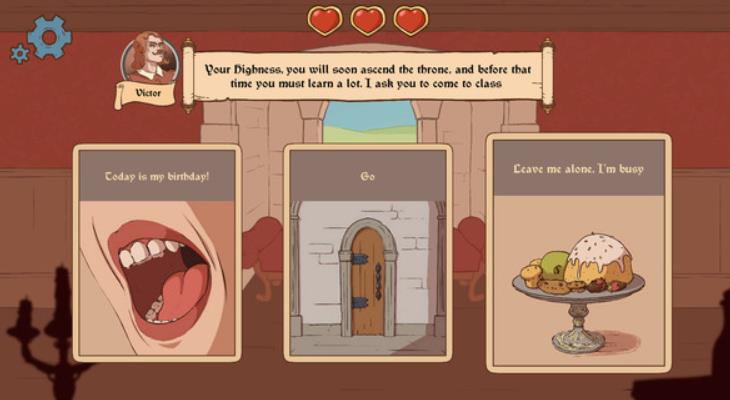Open settings via the gear icon
730x400 pixels.
(47, 37)
